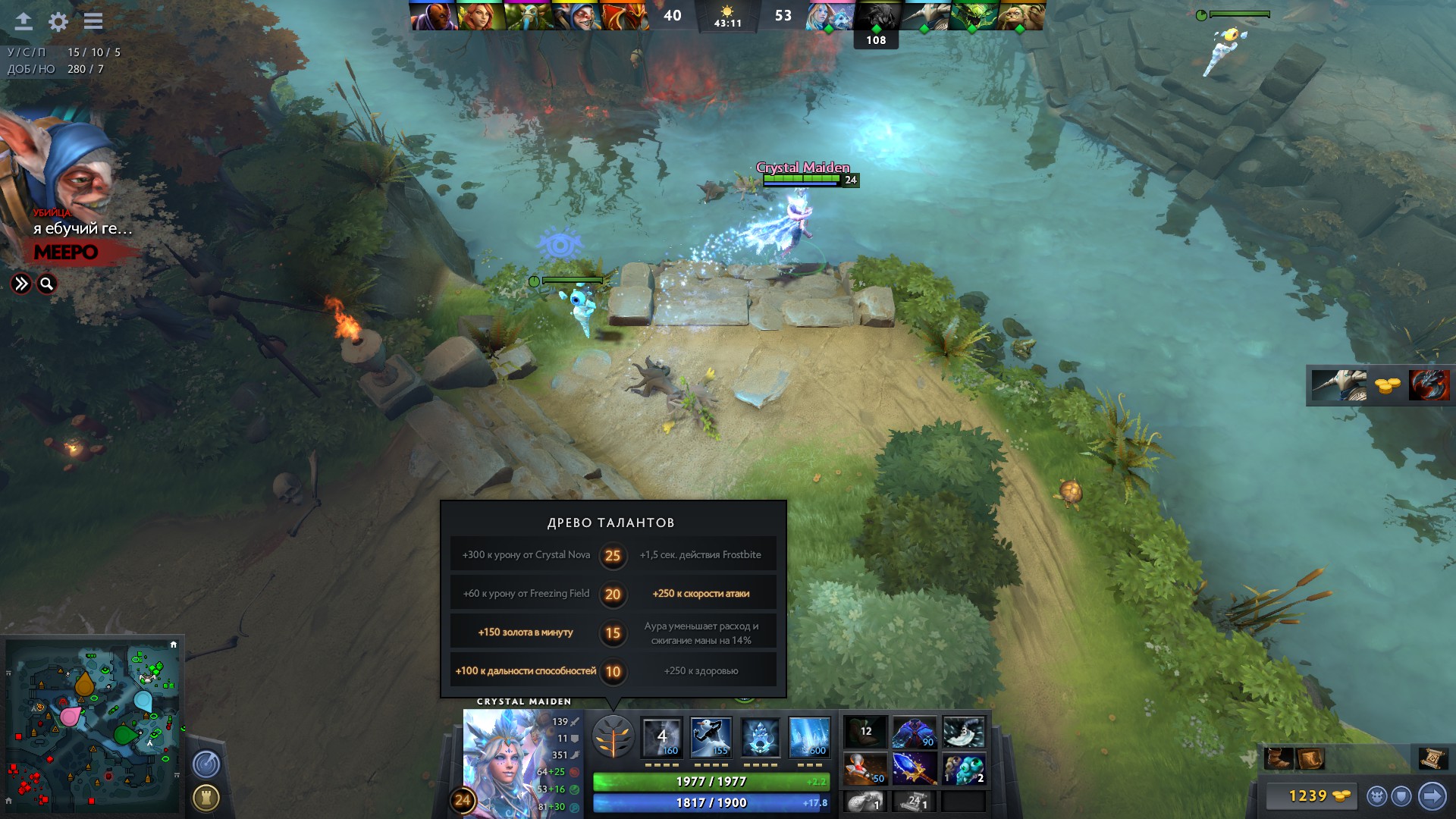1456x819 pixels.
Task: Choose the +1.5 sec Frostbite duration talent
Action: [x=700, y=555]
